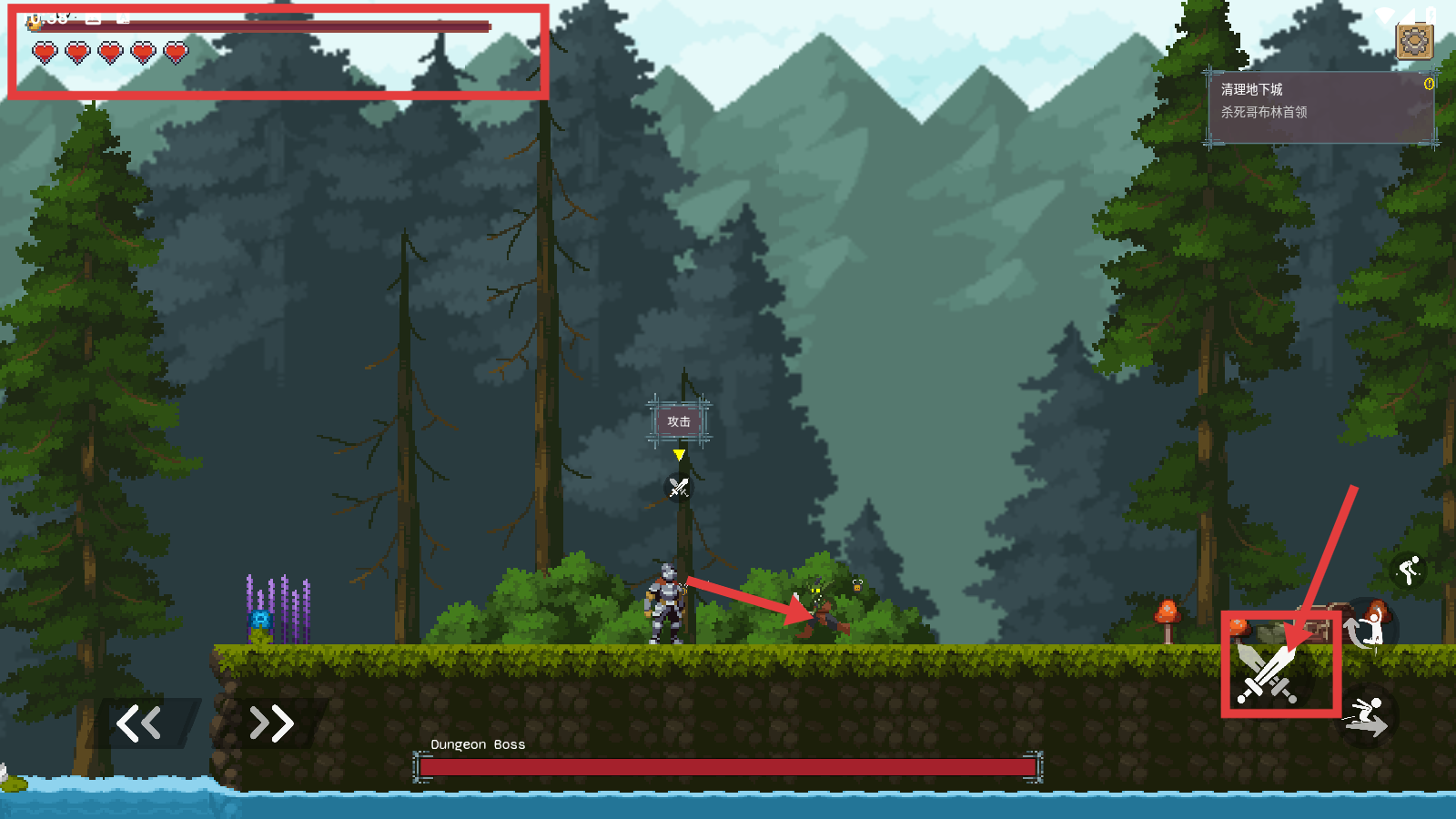This screenshot has height=819, width=1456.
Task: Move right with the double-arrow button
Action: (x=271, y=723)
